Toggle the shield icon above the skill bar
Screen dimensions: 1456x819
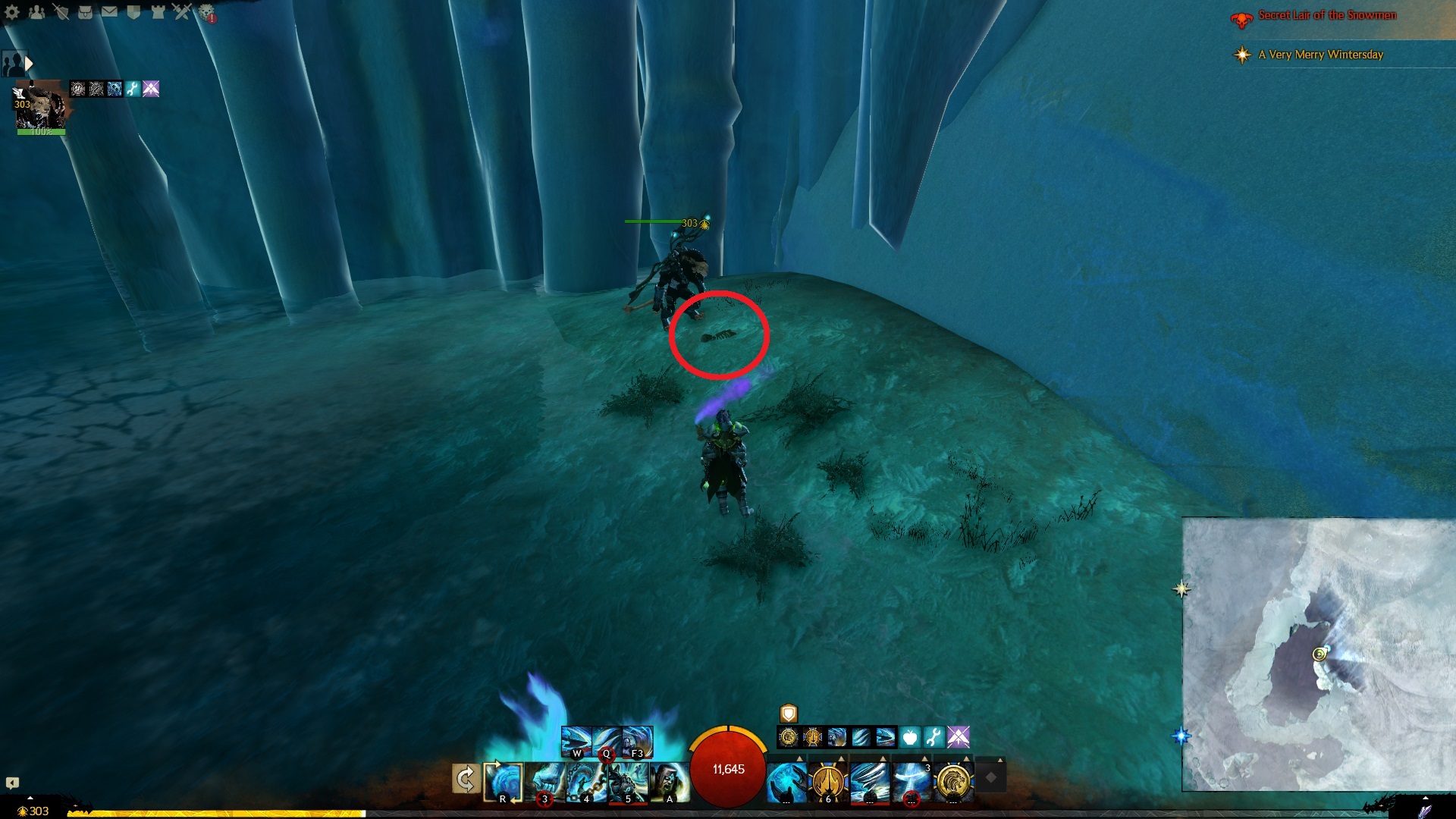point(789,714)
